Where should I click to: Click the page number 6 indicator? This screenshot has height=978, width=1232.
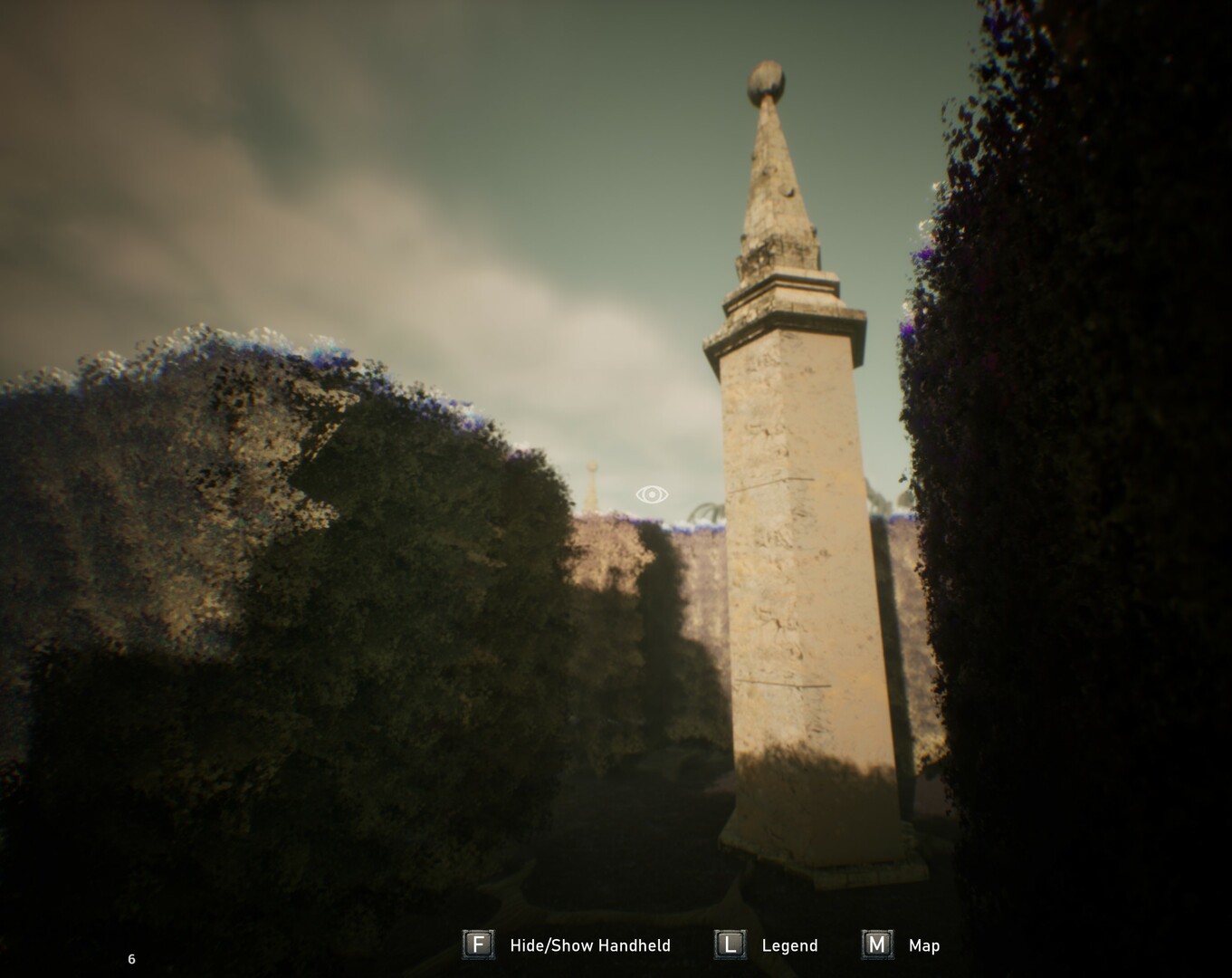coord(130,957)
